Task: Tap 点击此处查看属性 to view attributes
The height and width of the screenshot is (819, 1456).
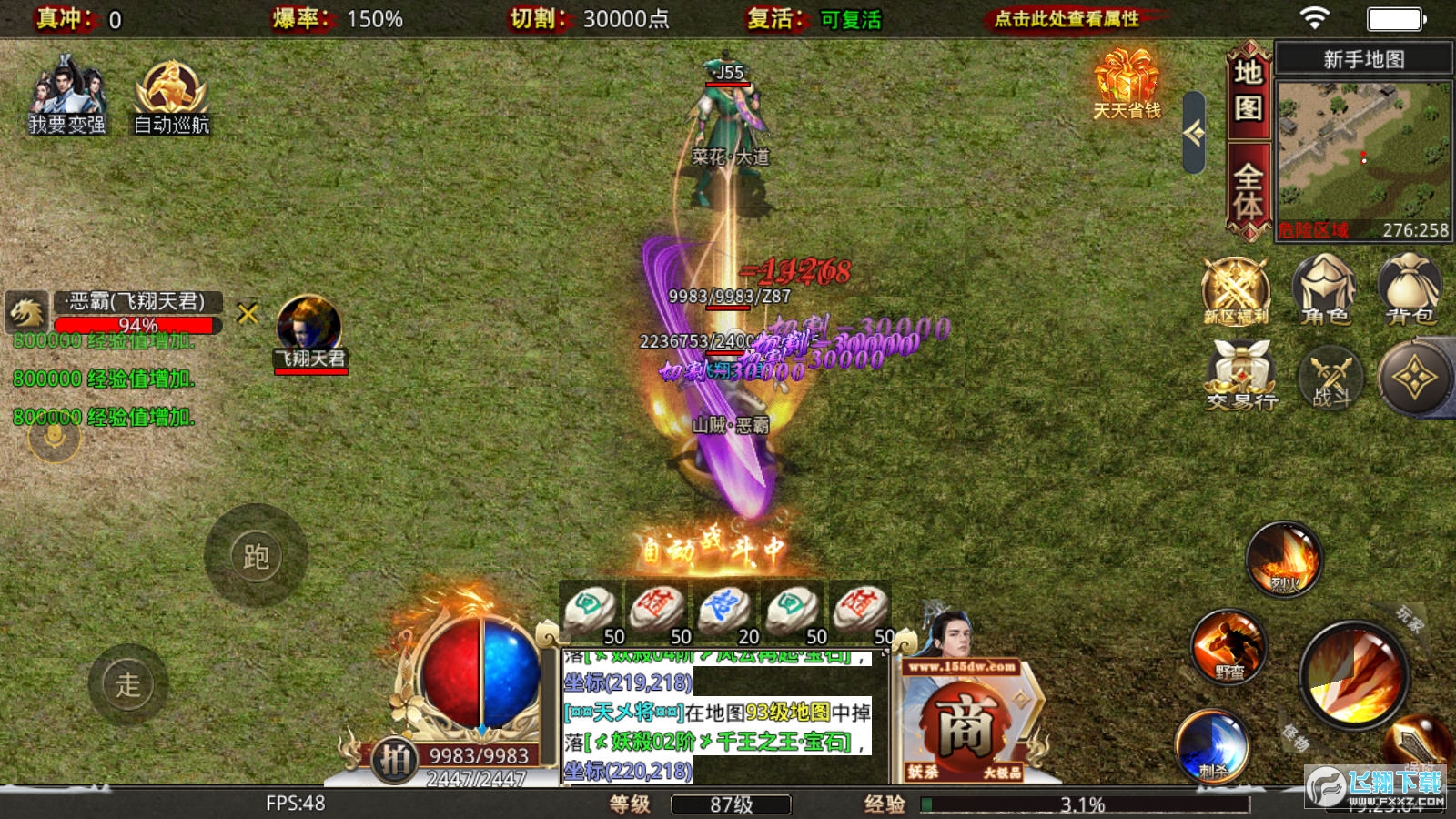Action: 1066,19
